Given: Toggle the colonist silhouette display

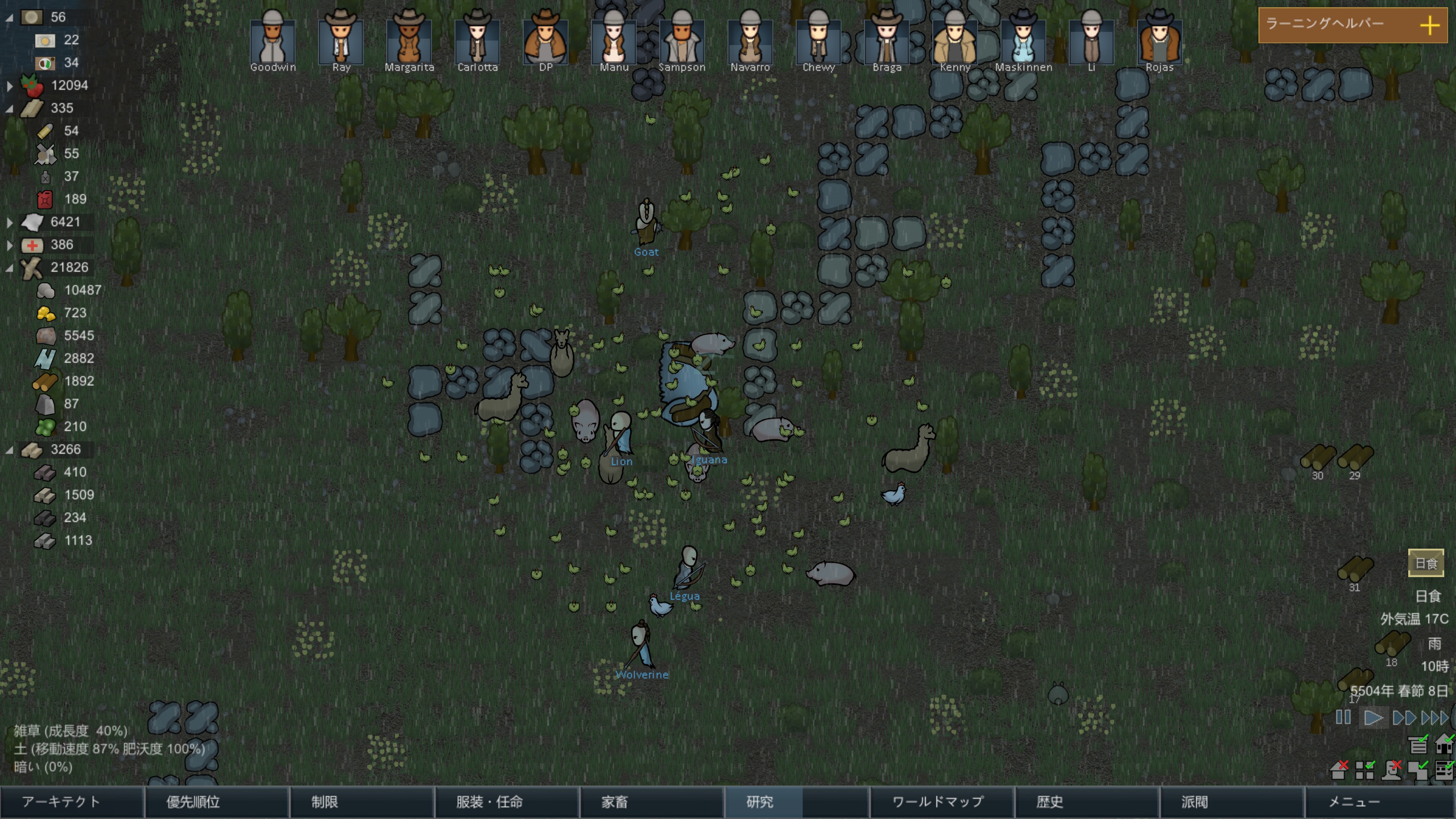Looking at the screenshot, I should (x=1392, y=770).
